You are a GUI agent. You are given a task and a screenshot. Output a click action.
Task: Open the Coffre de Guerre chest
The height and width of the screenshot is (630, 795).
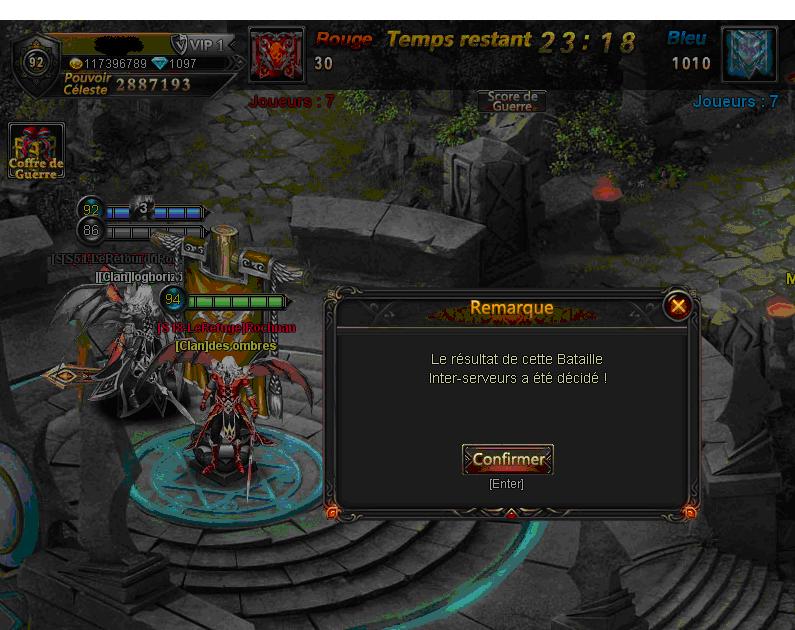click(36, 151)
